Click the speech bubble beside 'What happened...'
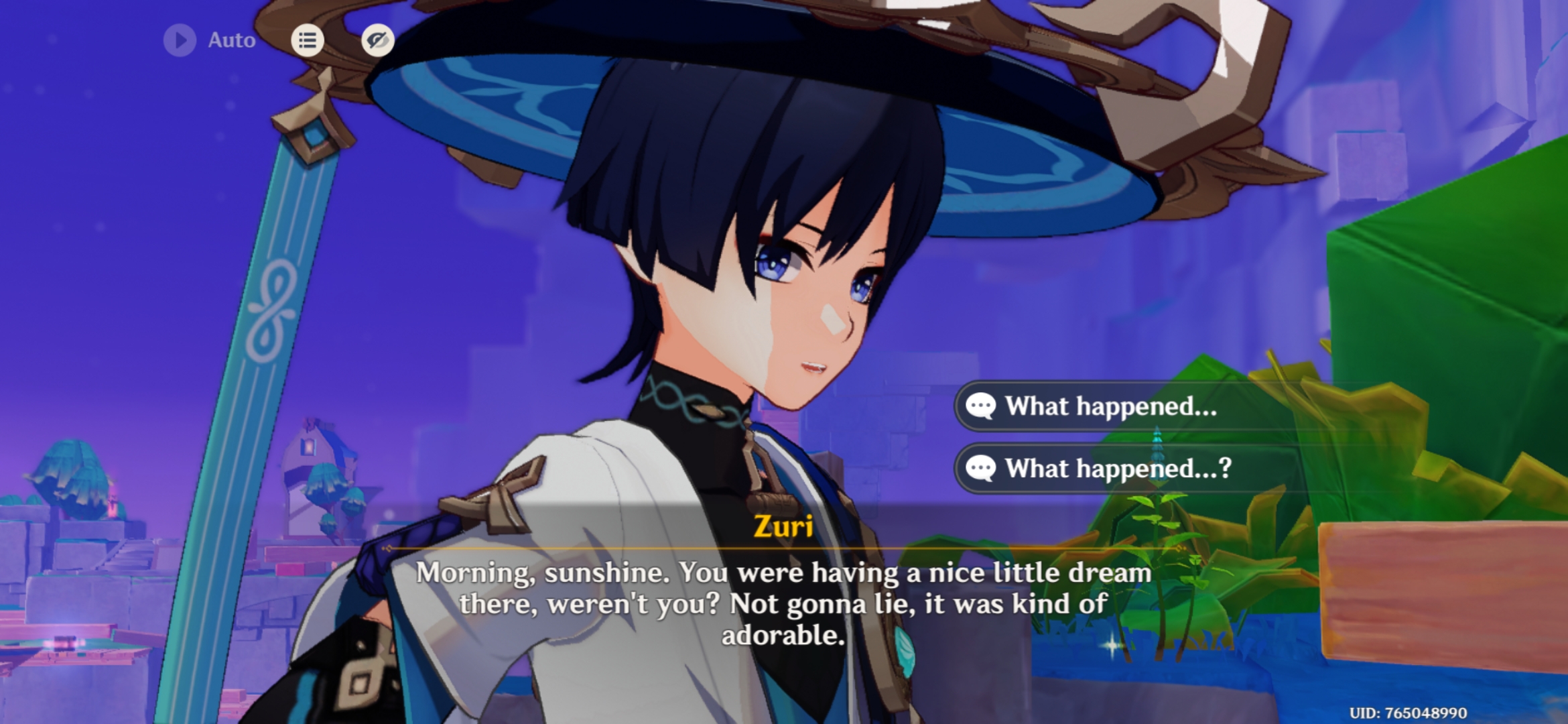1568x724 pixels. [981, 405]
